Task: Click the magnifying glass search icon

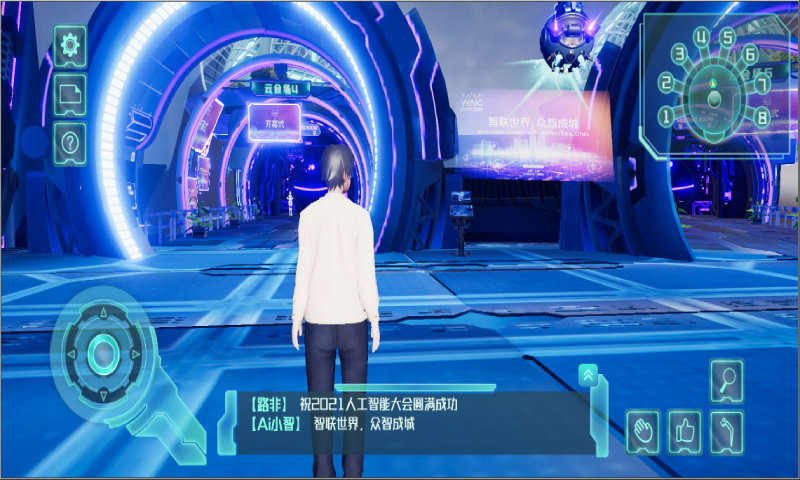Action: pyautogui.click(x=727, y=381)
